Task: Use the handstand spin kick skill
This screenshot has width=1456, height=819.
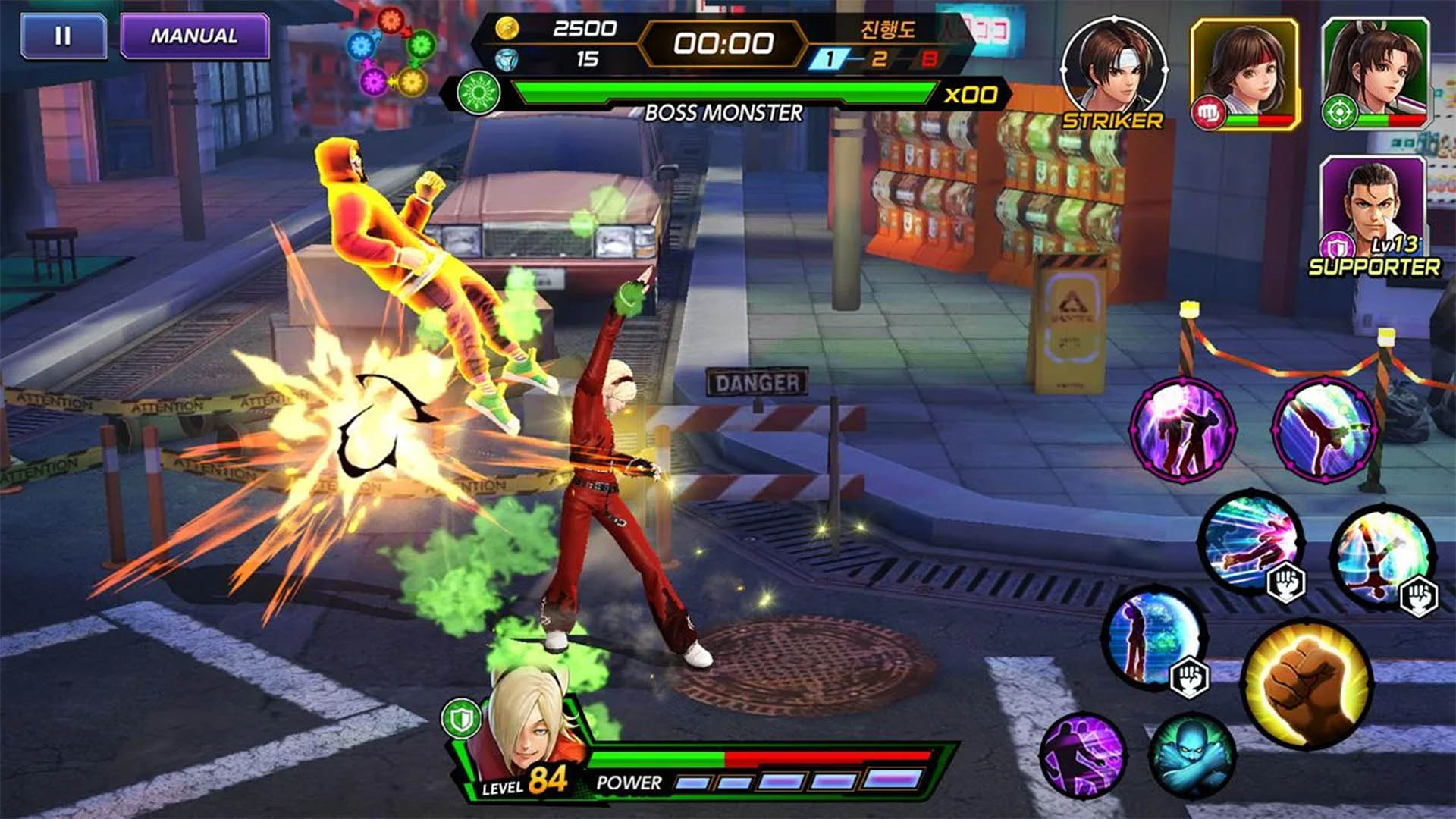Action: click(x=1381, y=556)
